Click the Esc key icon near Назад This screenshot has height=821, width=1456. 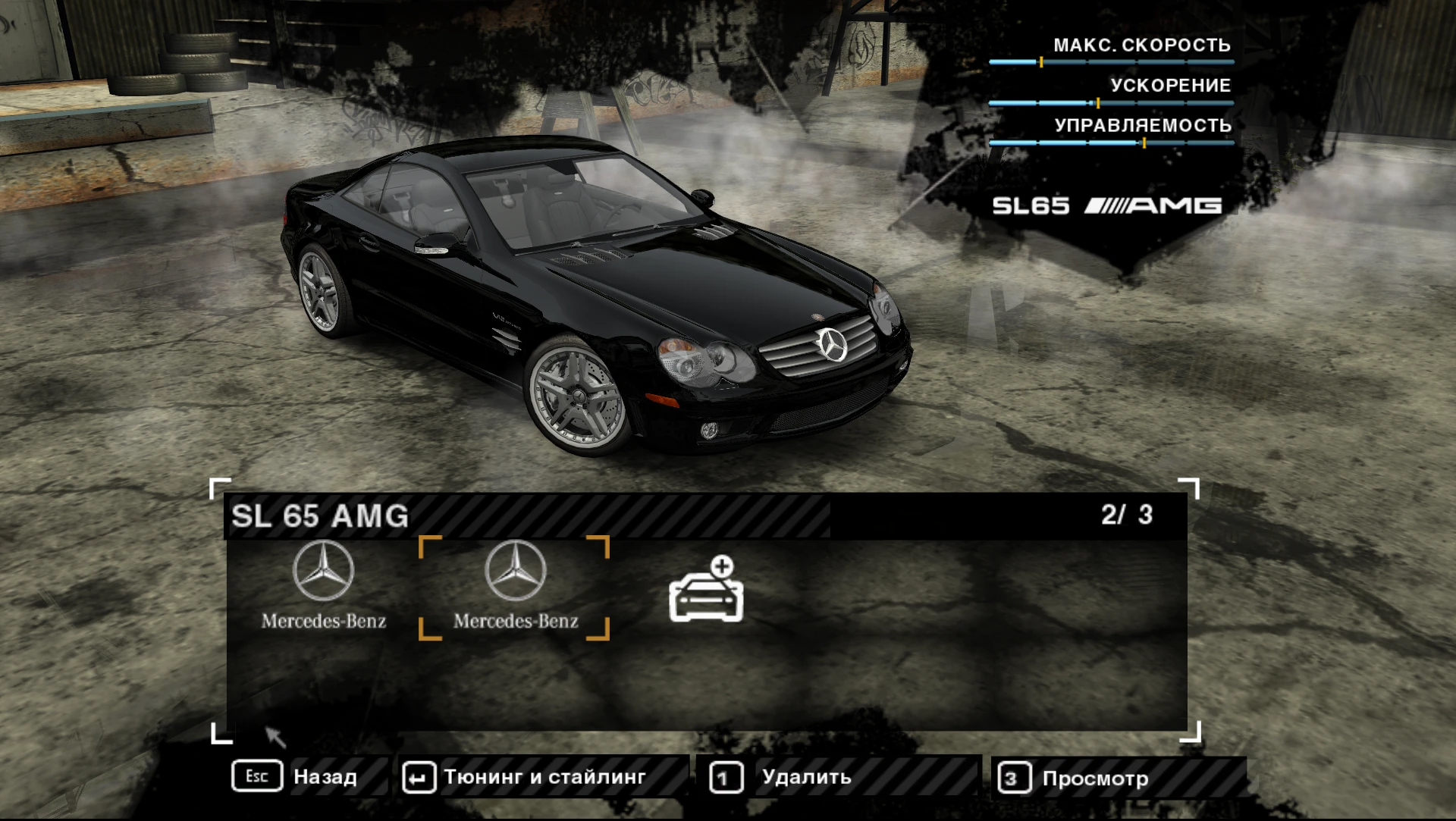point(258,776)
